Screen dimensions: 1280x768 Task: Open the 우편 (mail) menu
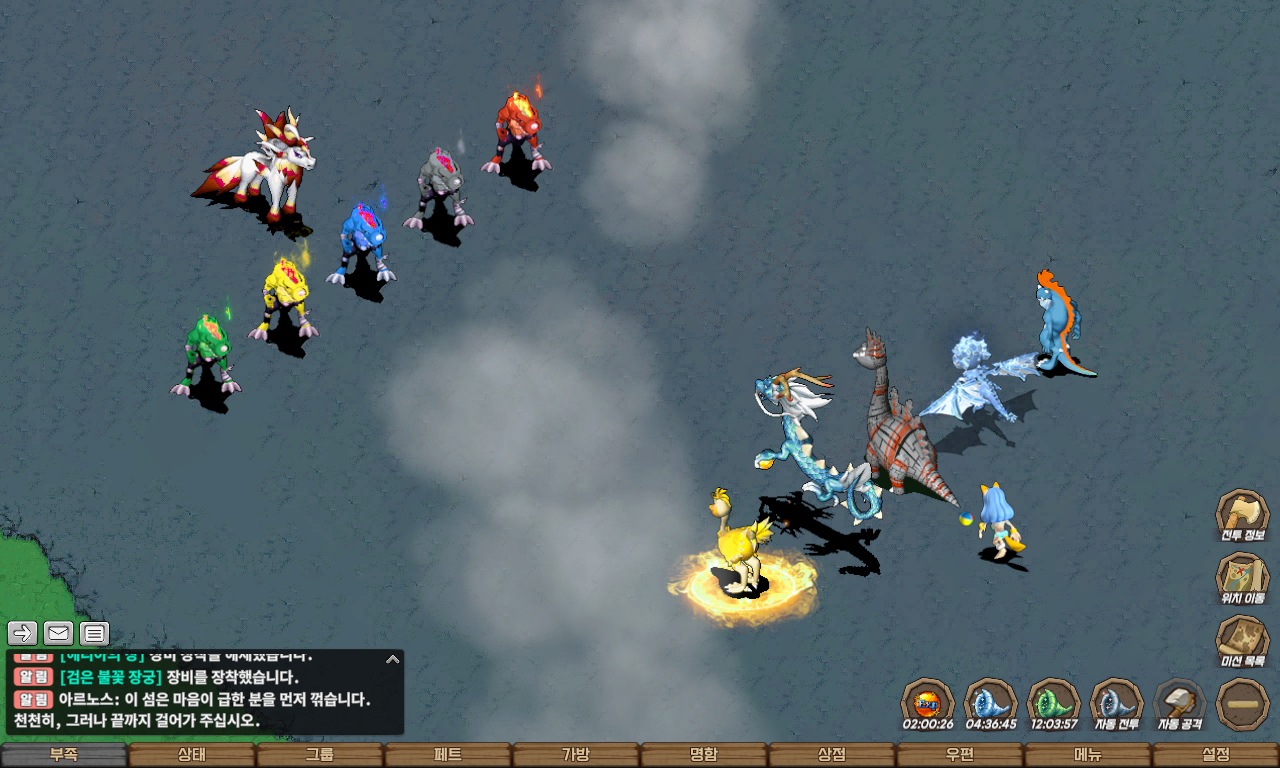[960, 755]
